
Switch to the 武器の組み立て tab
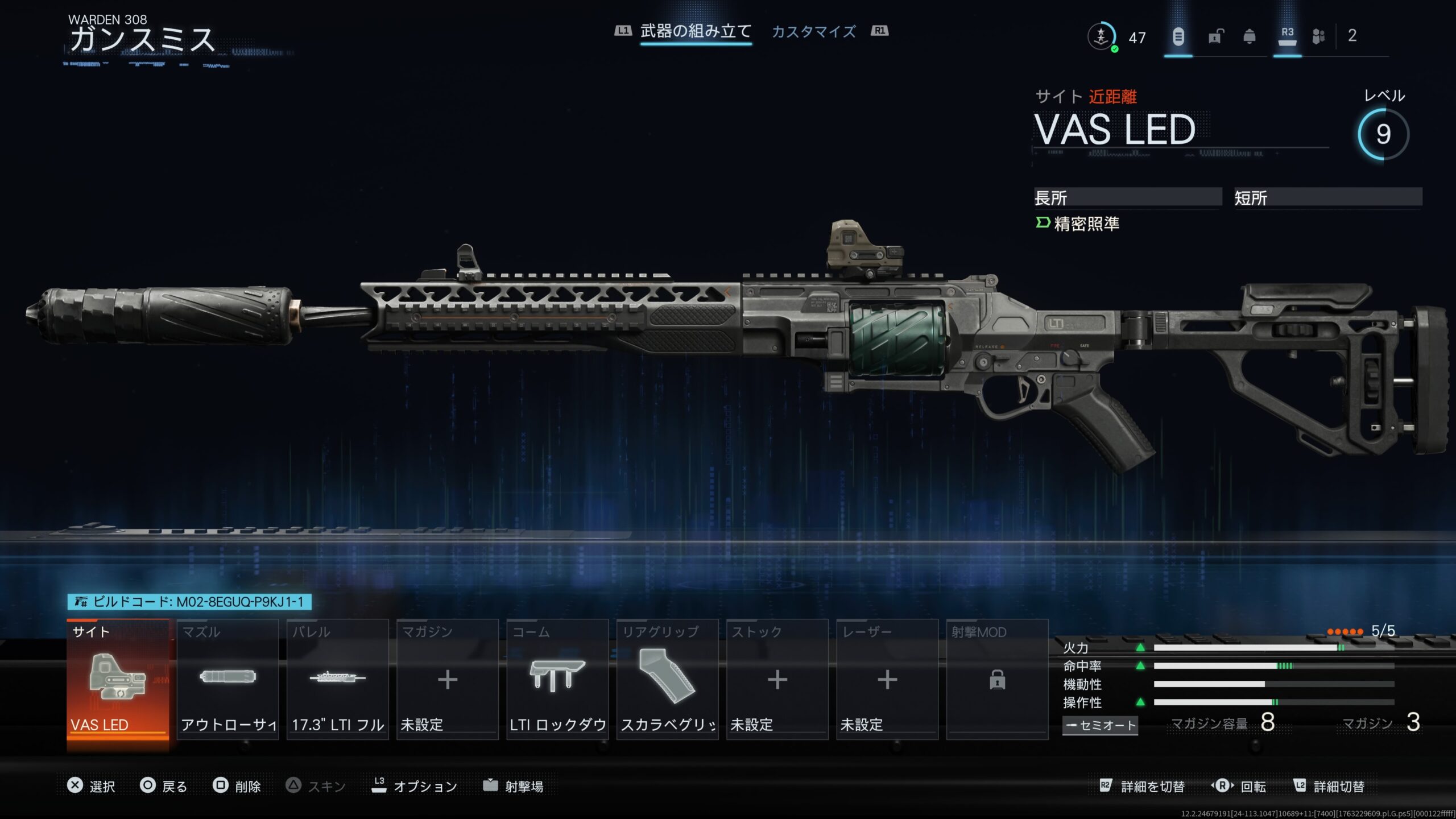[x=696, y=31]
